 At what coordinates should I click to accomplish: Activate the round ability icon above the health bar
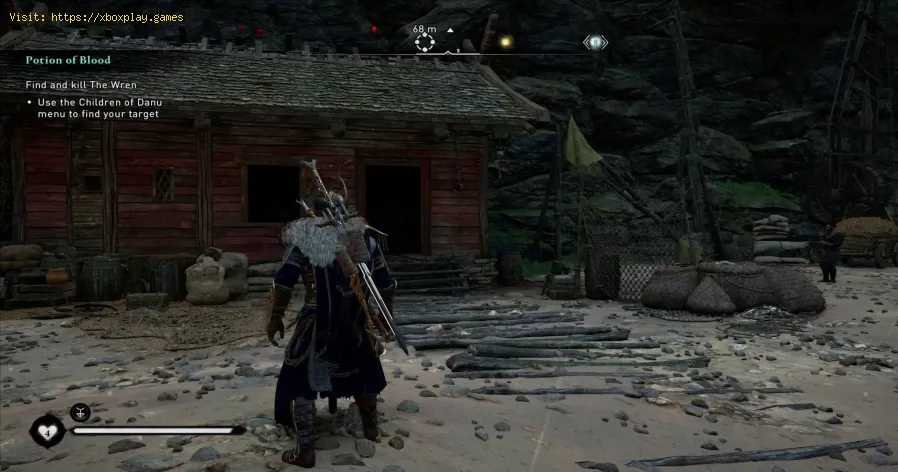79,411
